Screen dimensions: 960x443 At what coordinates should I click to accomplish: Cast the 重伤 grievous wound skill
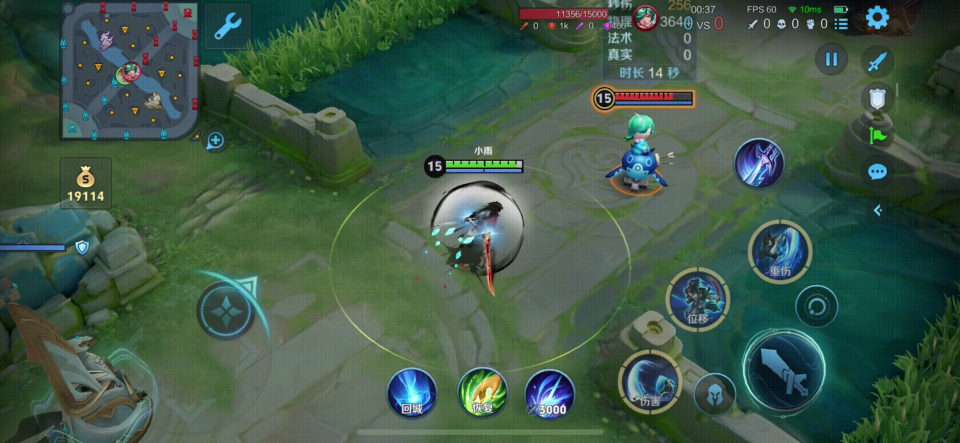pos(780,251)
